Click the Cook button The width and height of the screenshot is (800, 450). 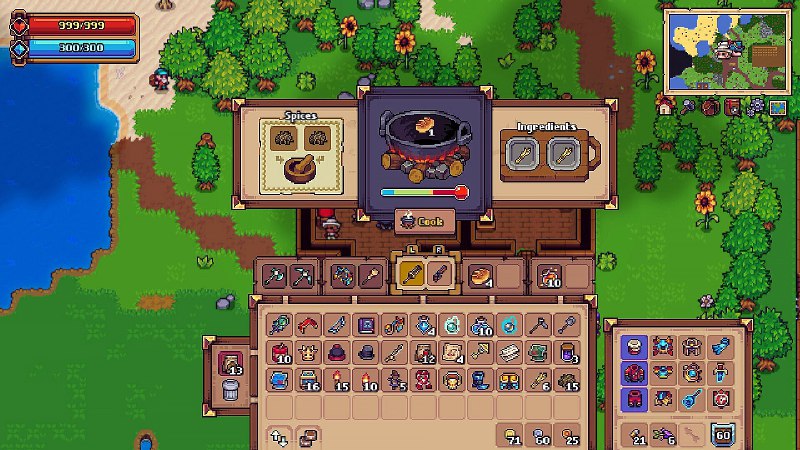[425, 220]
